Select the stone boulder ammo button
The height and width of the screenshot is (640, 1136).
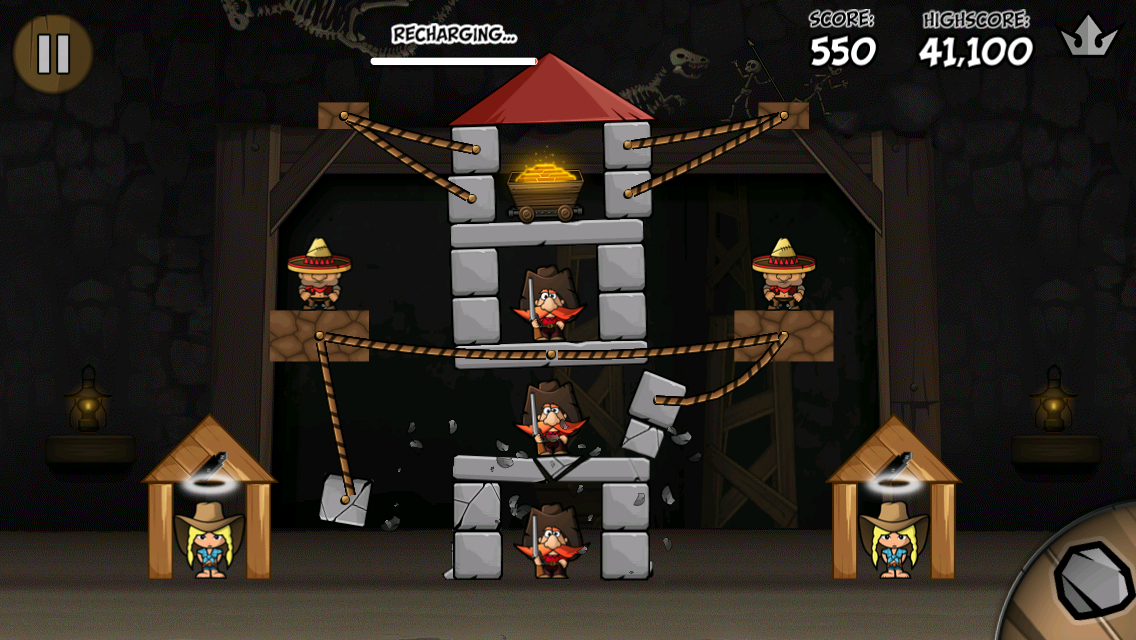click(x=1092, y=580)
